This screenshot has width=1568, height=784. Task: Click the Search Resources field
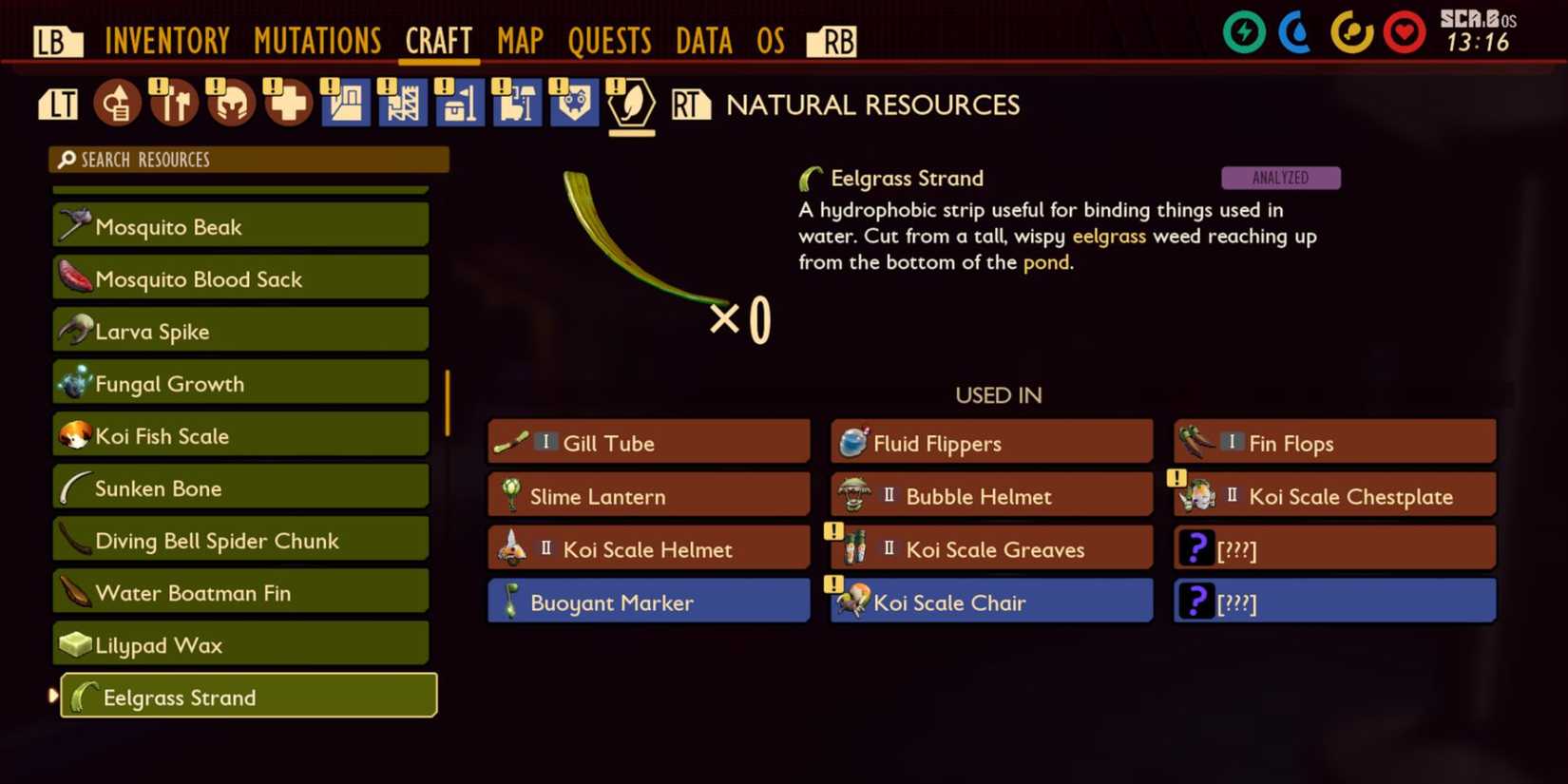pyautogui.click(x=249, y=159)
